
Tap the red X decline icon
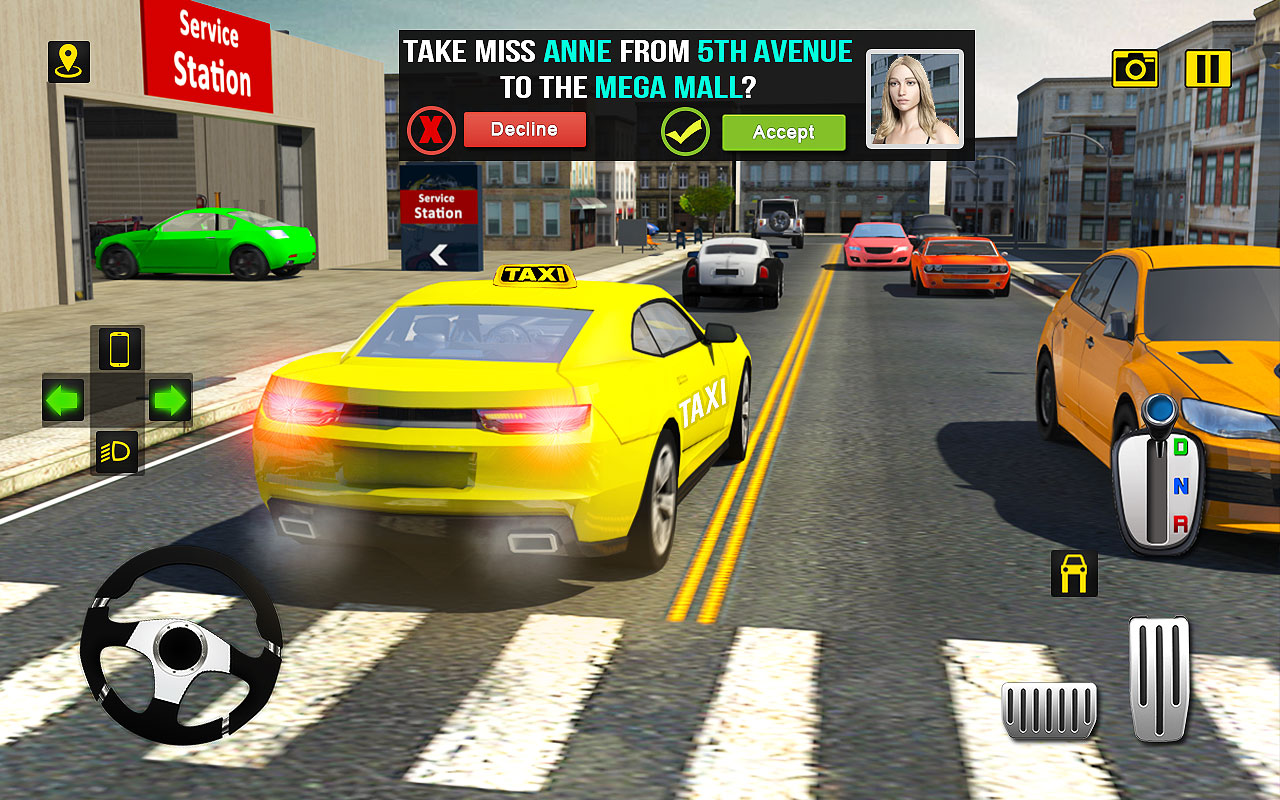[x=429, y=129]
